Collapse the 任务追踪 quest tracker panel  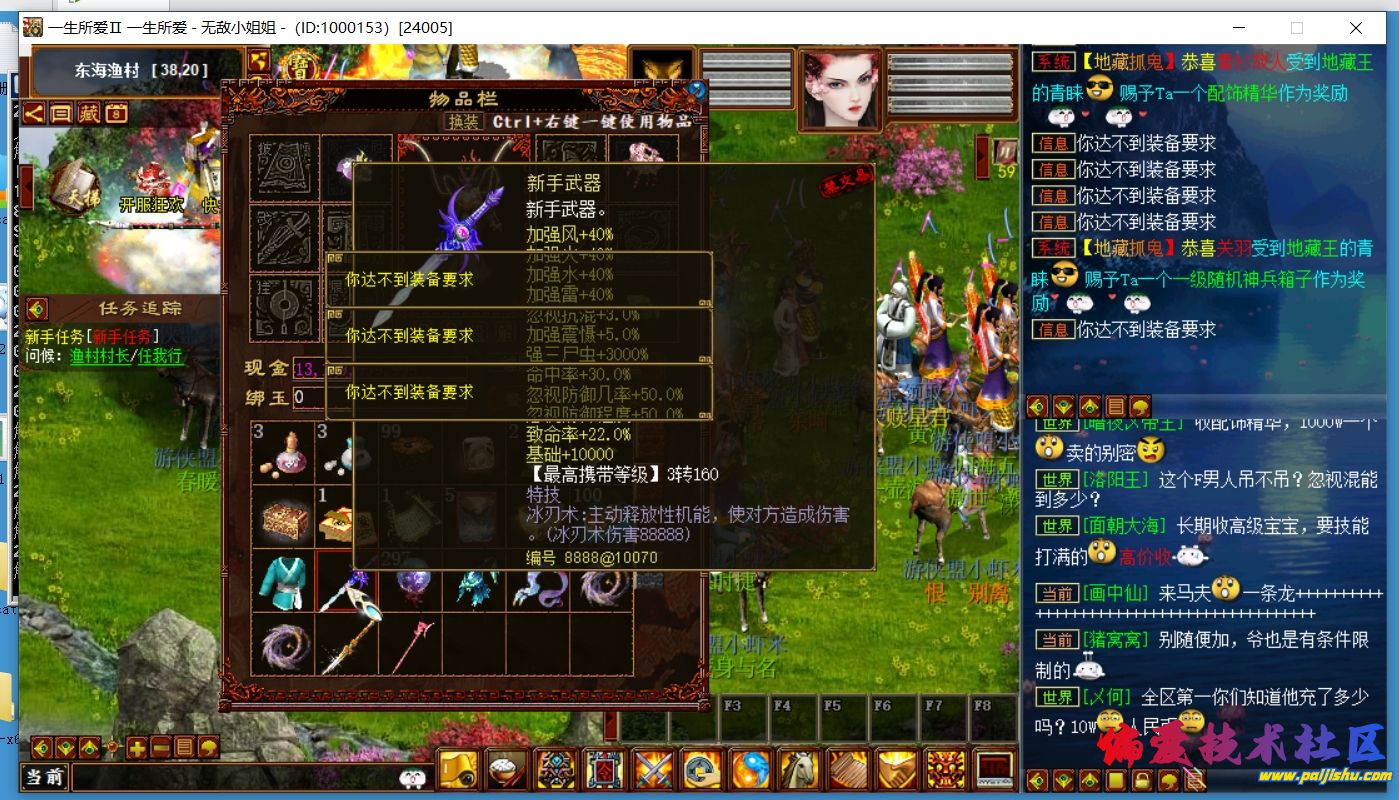click(x=37, y=308)
